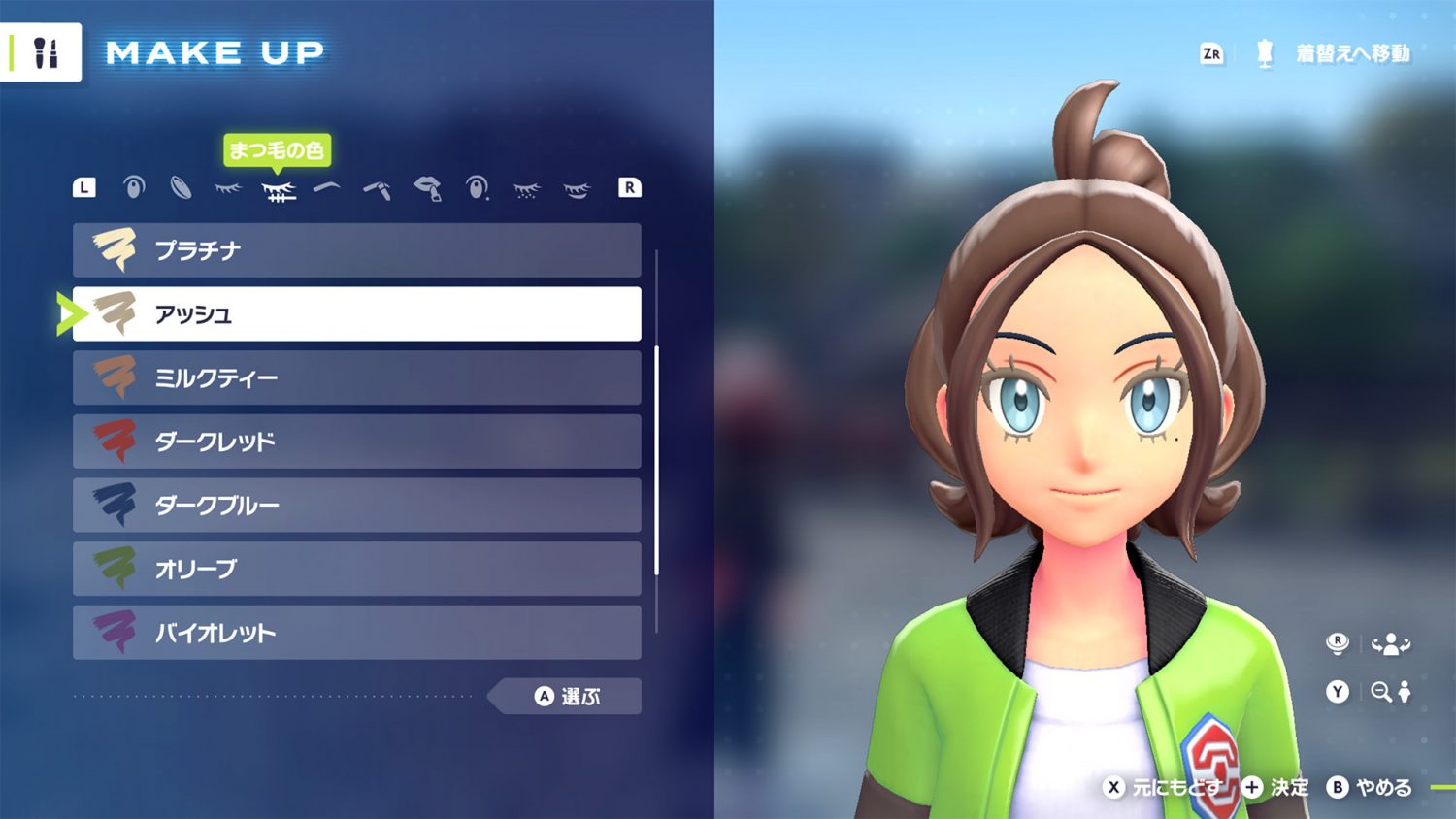Pick the ミルクティー color option
Screen dimensions: 1456x819
[x=356, y=377]
